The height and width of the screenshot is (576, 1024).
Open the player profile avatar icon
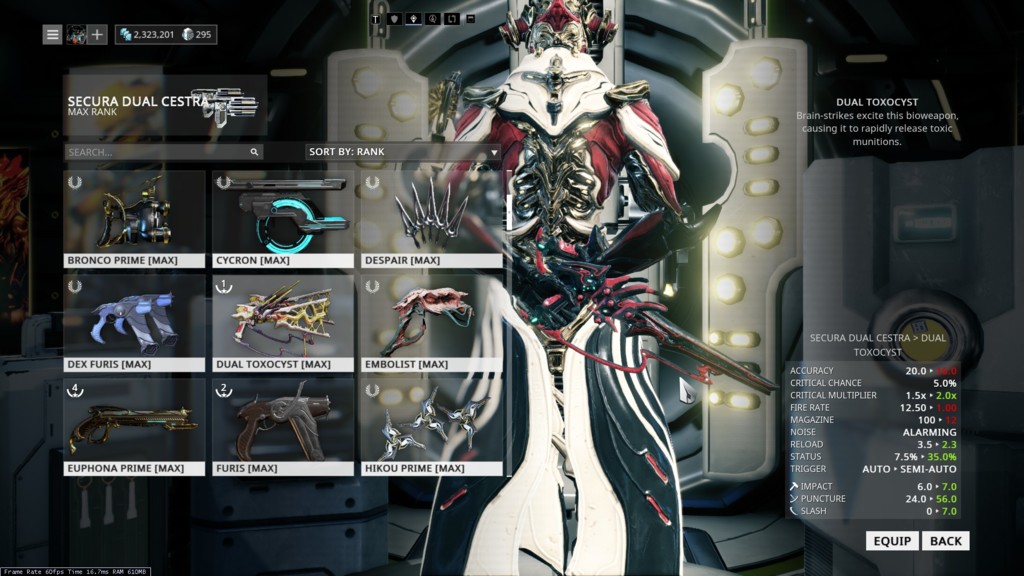(76, 35)
